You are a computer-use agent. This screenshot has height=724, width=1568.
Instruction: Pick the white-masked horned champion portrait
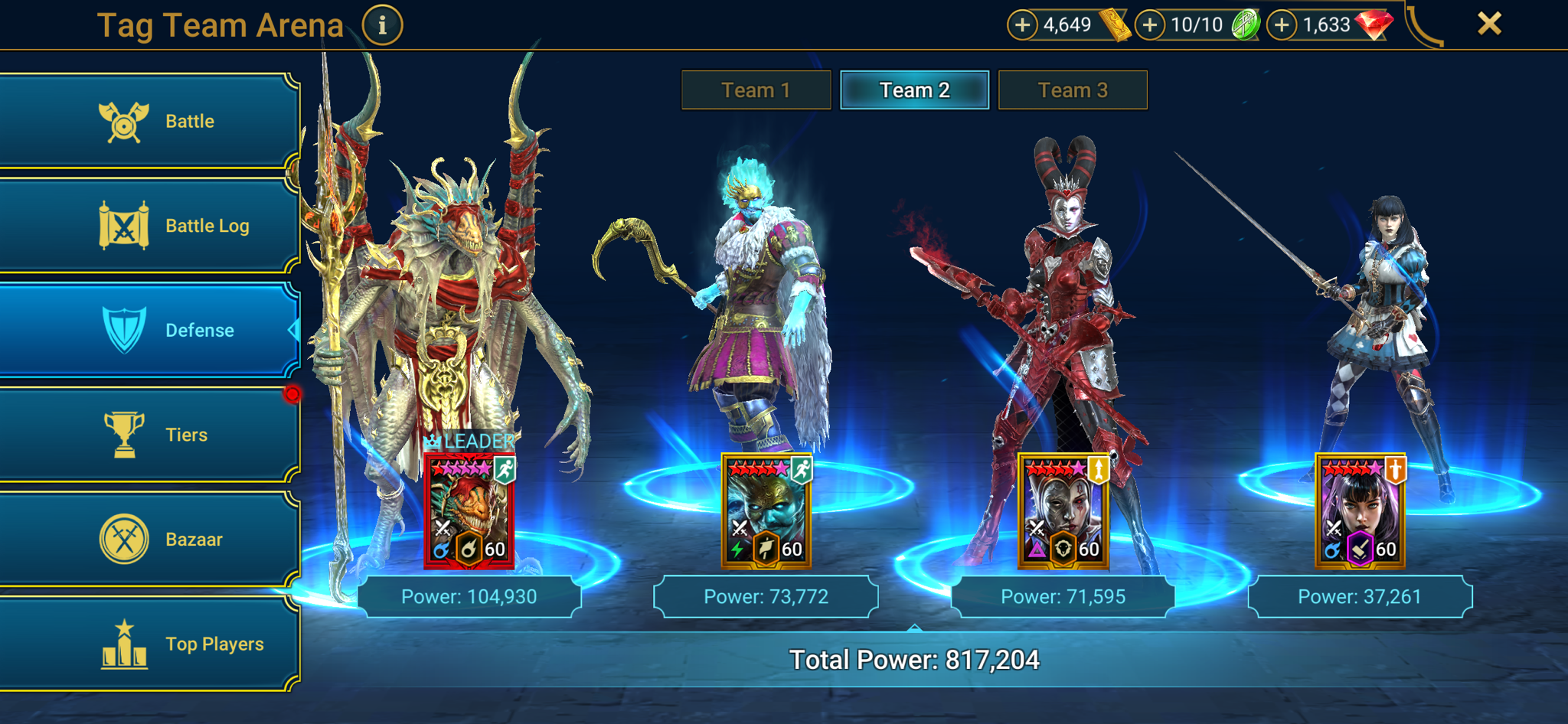coord(1063,511)
